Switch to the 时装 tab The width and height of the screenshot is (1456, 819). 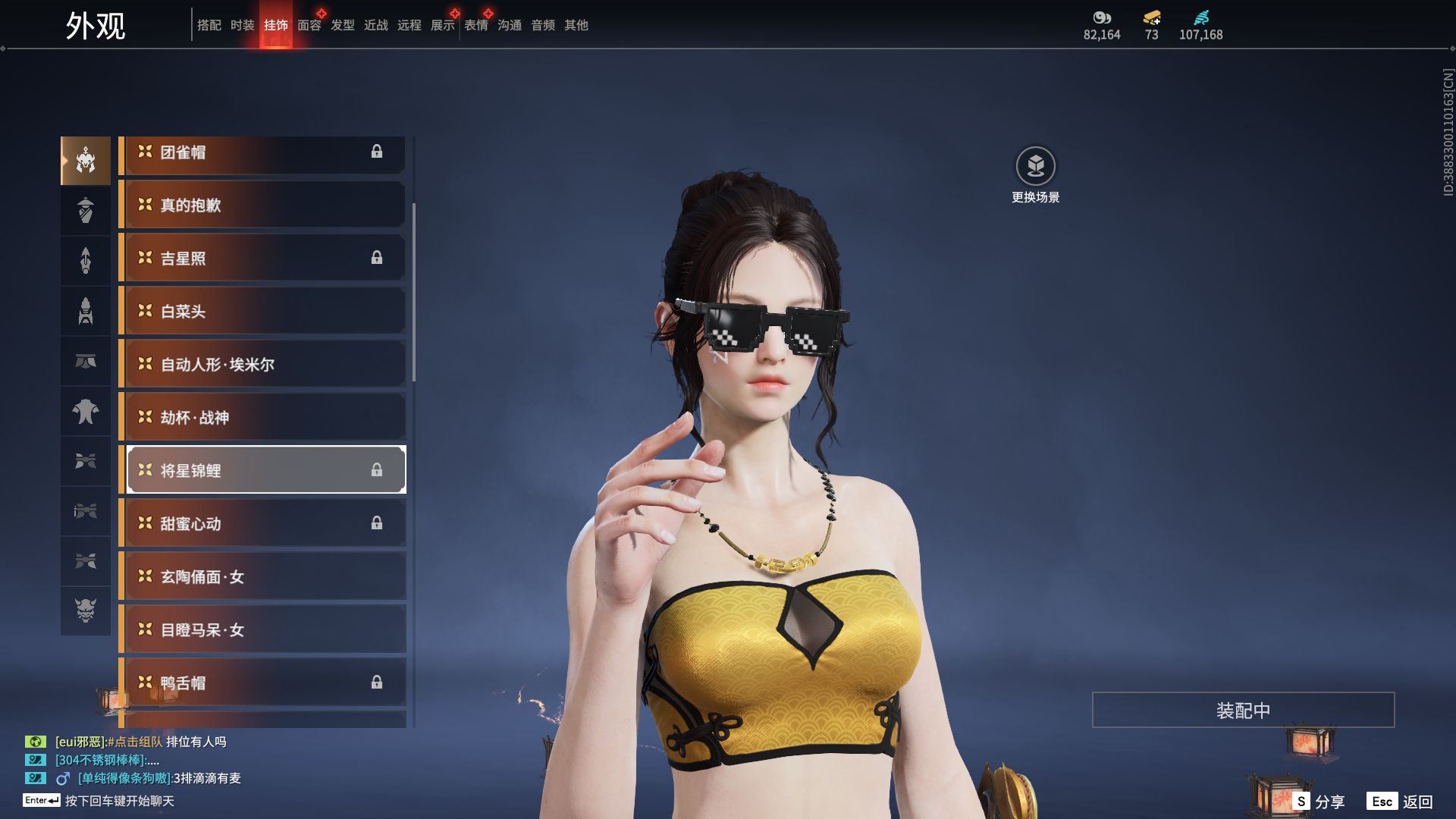(243, 25)
